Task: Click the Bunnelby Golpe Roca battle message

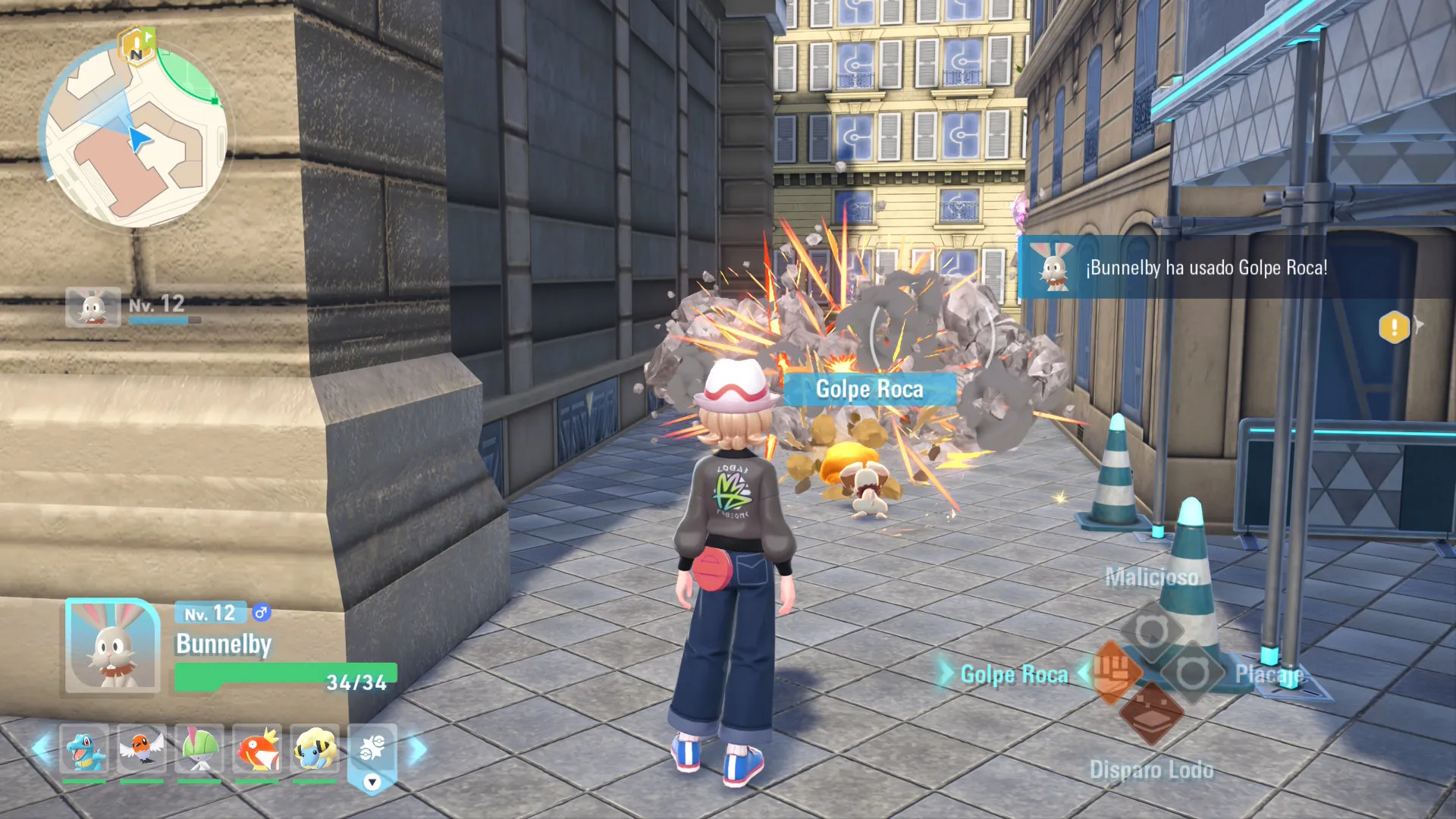Action: (1206, 268)
